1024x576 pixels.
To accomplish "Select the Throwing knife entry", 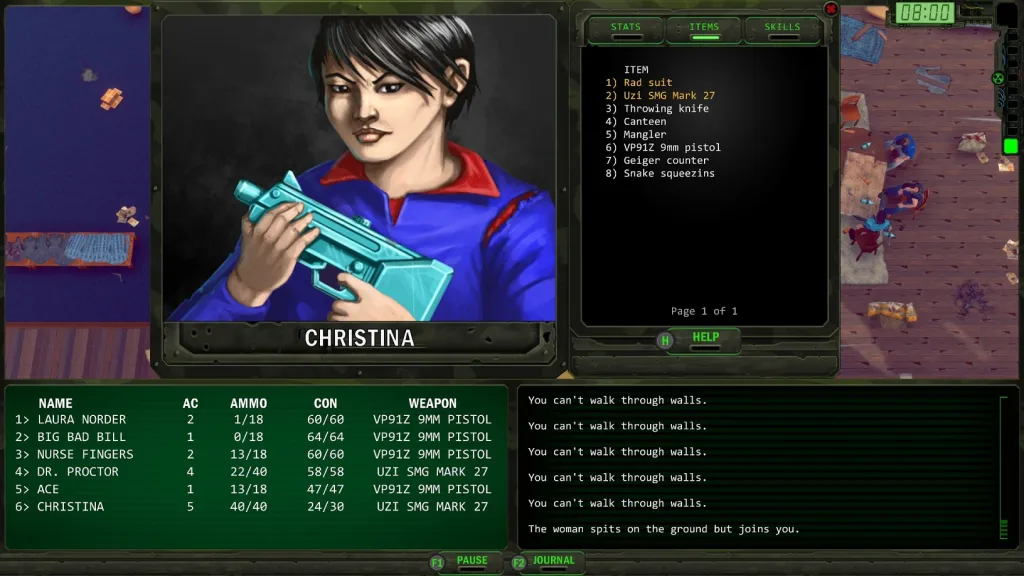I will (665, 109).
